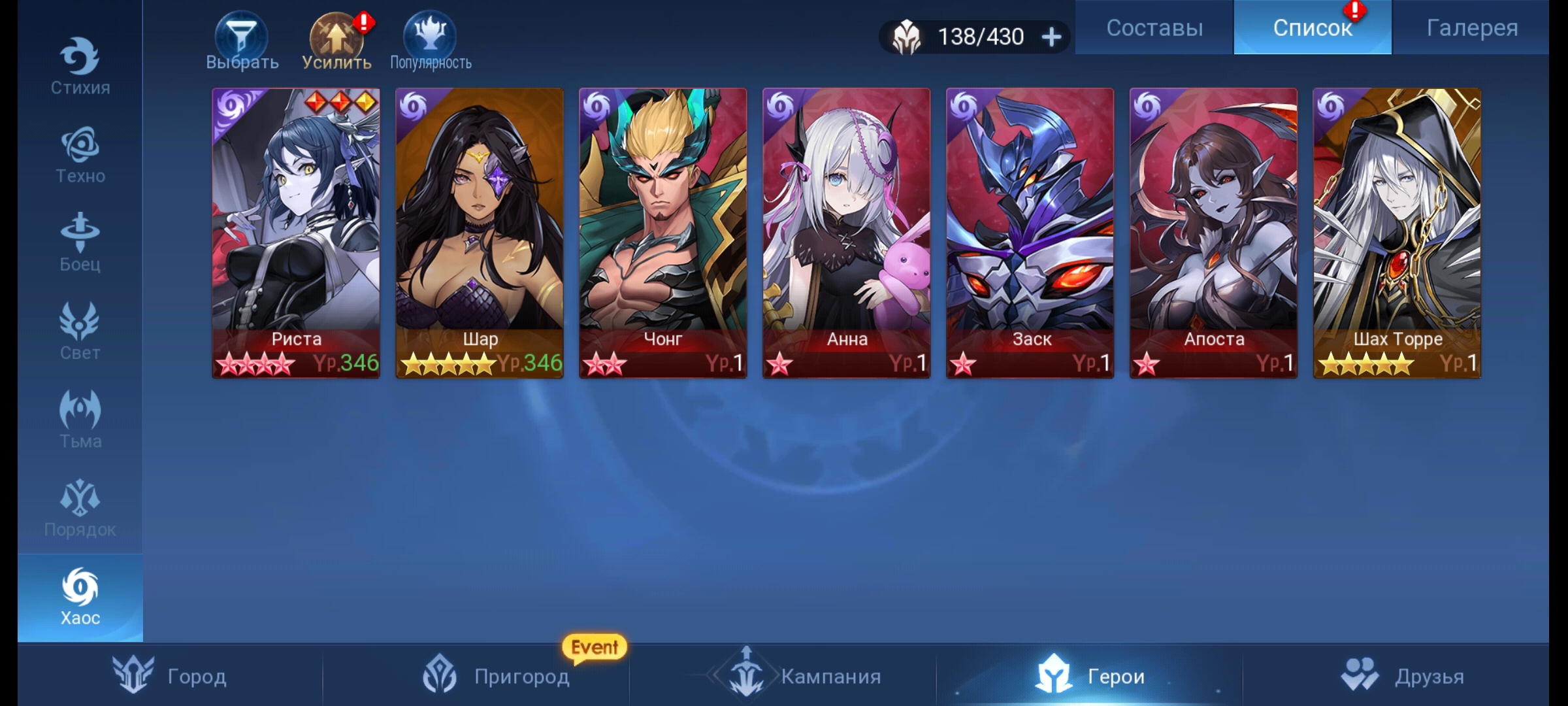Filter heroes by Тьма faction
Viewport: 1568px width, 706px height.
tap(80, 420)
